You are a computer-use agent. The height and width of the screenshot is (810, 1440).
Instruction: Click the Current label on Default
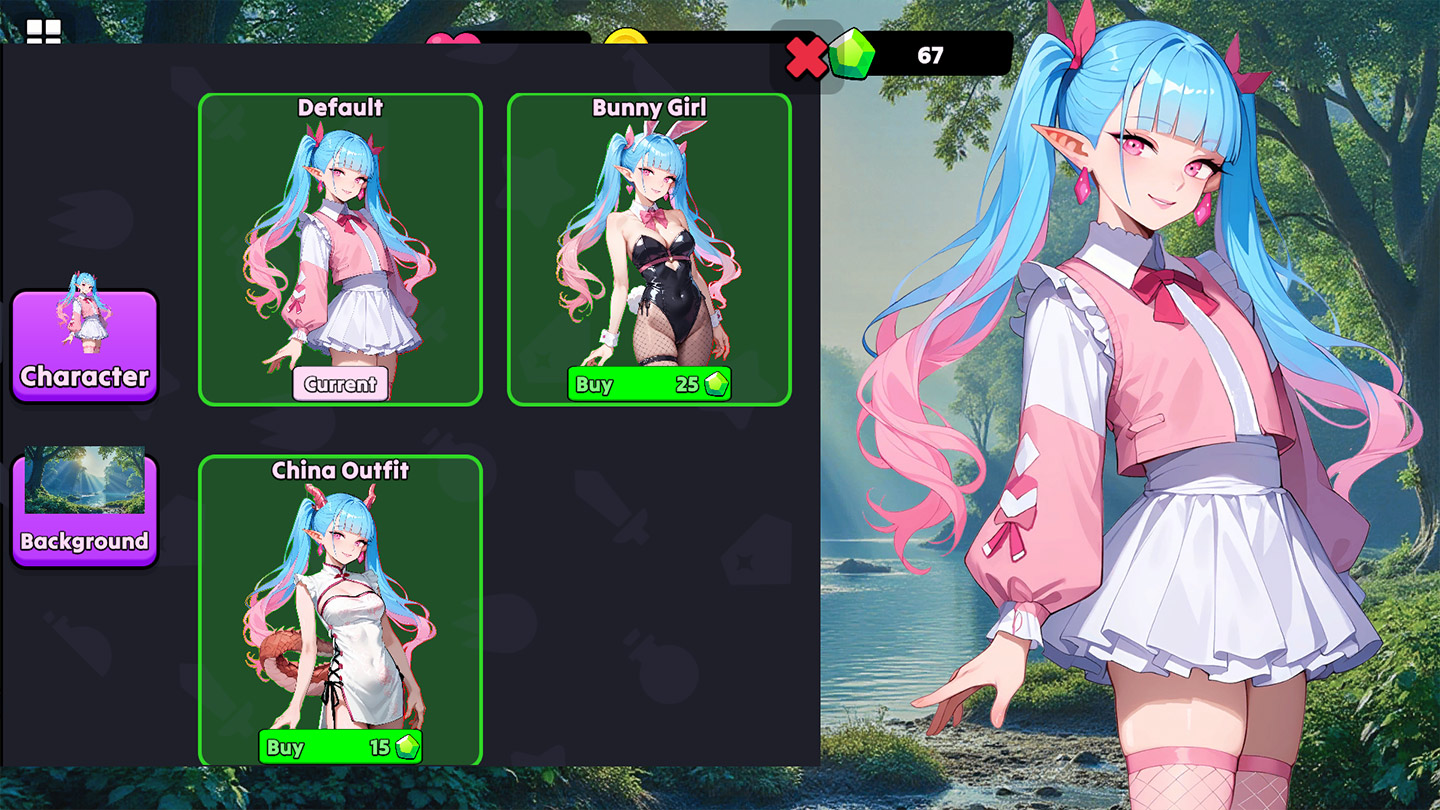pos(340,384)
